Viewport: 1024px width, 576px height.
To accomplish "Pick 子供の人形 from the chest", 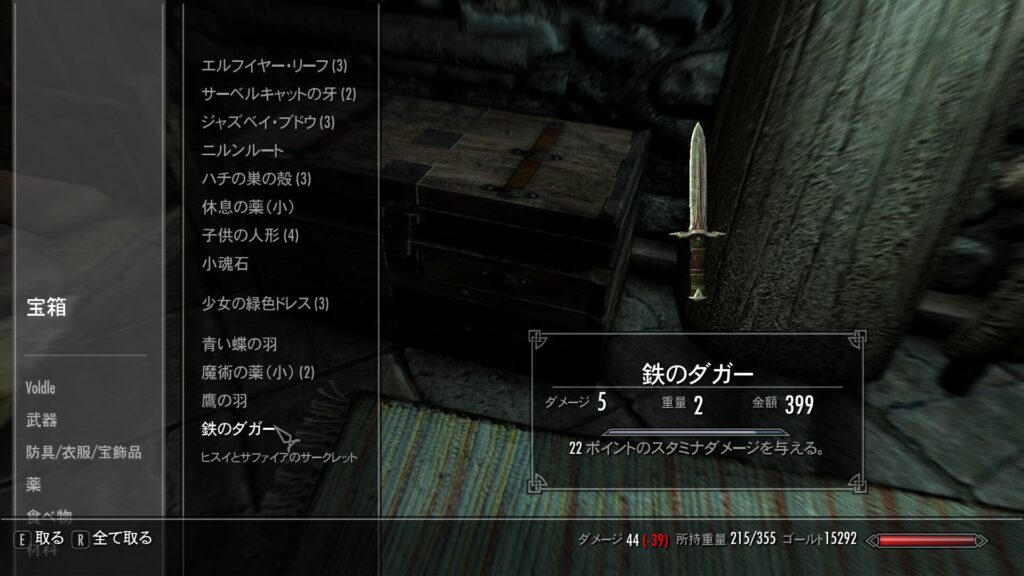I will click(250, 236).
